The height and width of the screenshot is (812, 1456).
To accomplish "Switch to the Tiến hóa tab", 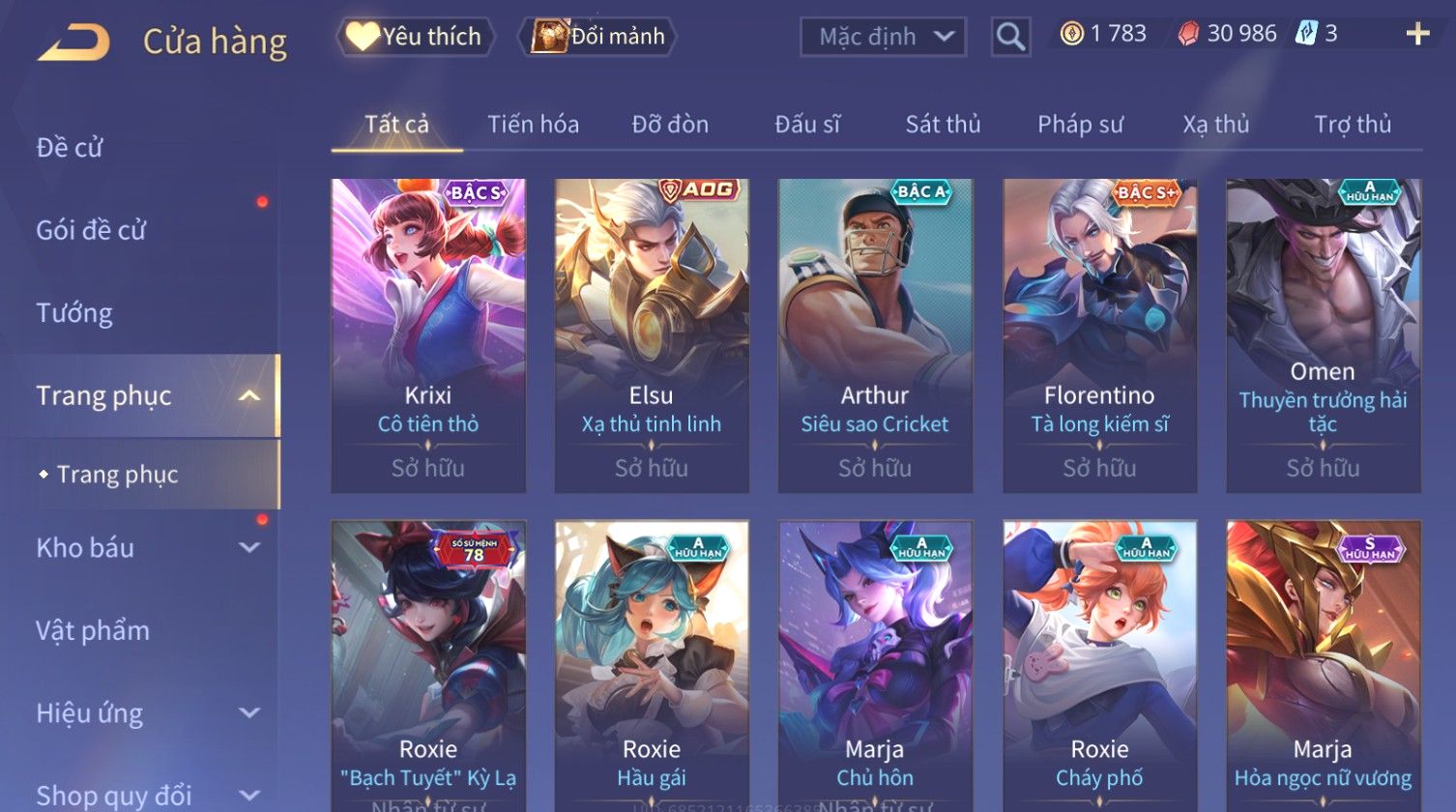I will tap(533, 125).
